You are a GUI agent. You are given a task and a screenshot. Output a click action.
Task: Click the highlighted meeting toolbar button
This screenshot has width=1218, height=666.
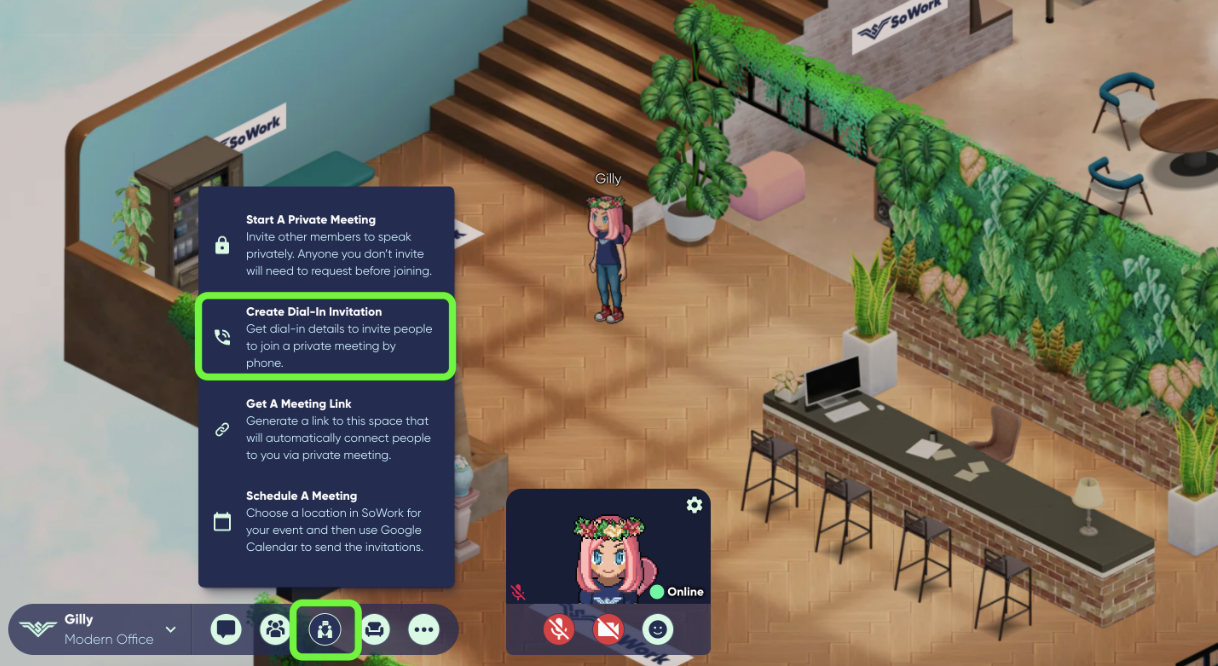[x=325, y=629]
